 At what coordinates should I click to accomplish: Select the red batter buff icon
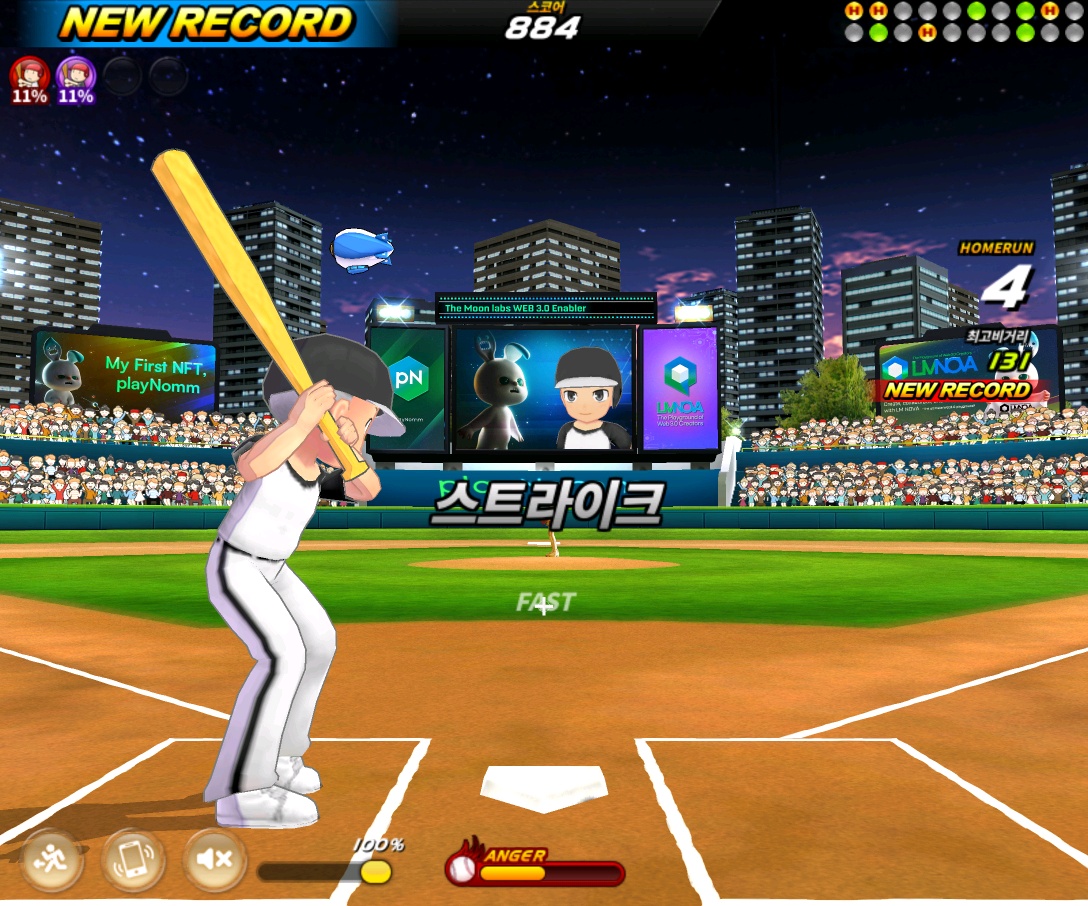tap(29, 75)
